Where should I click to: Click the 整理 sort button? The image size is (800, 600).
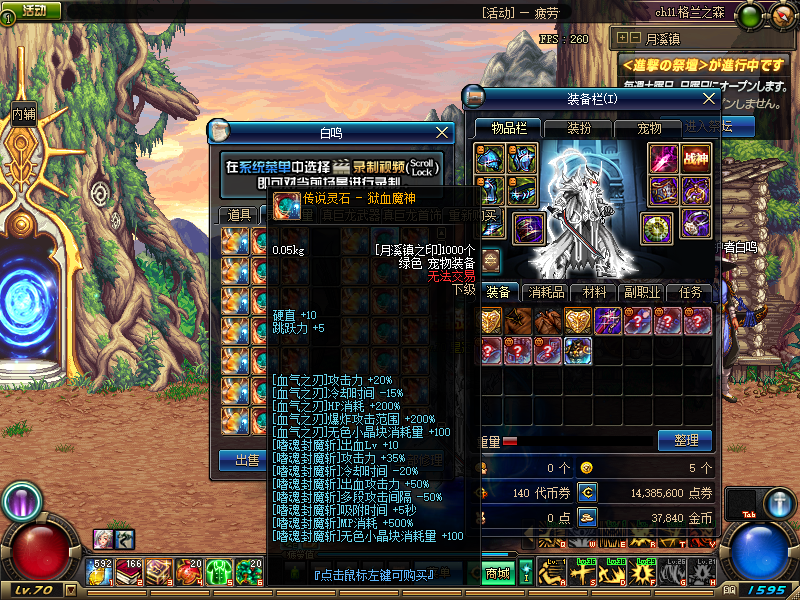point(685,440)
